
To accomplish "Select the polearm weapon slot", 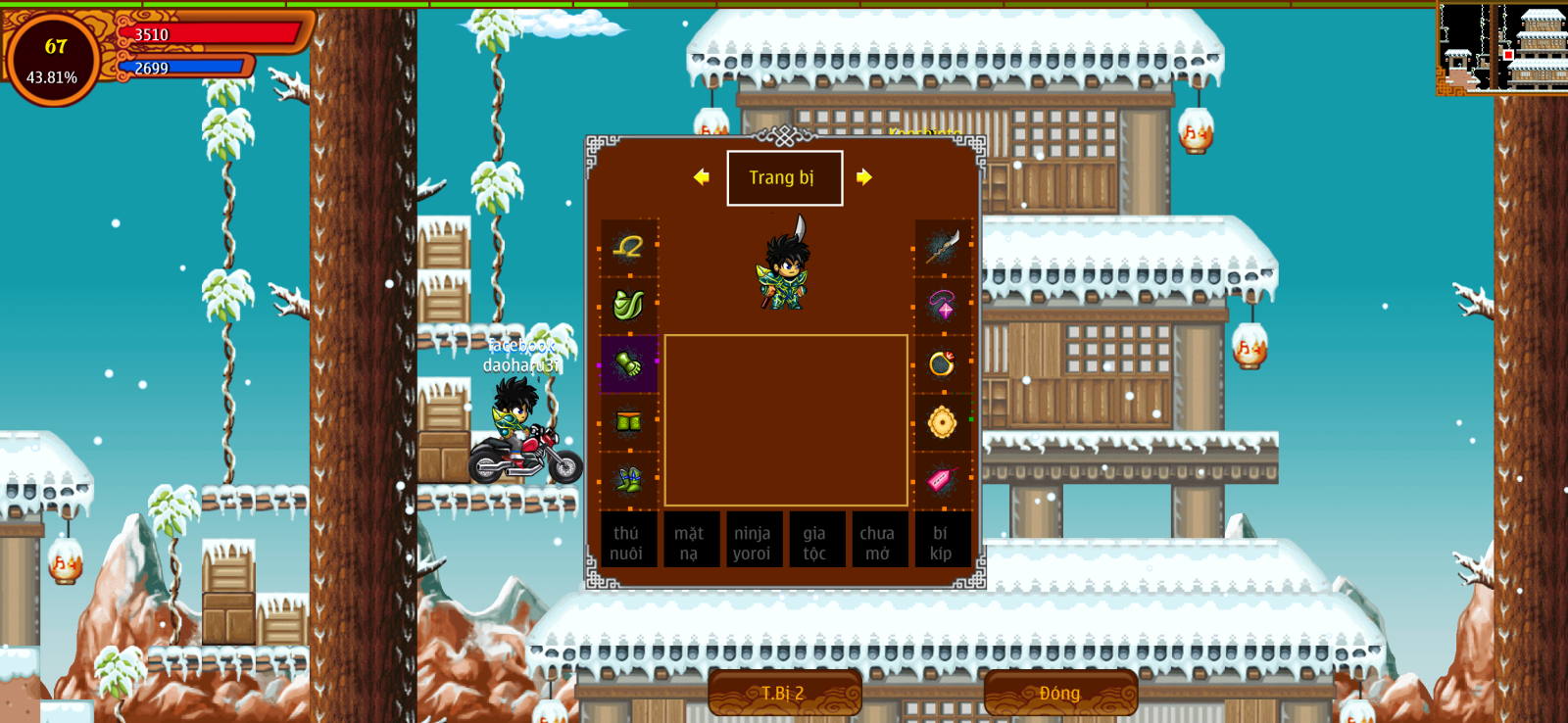I will [x=942, y=247].
